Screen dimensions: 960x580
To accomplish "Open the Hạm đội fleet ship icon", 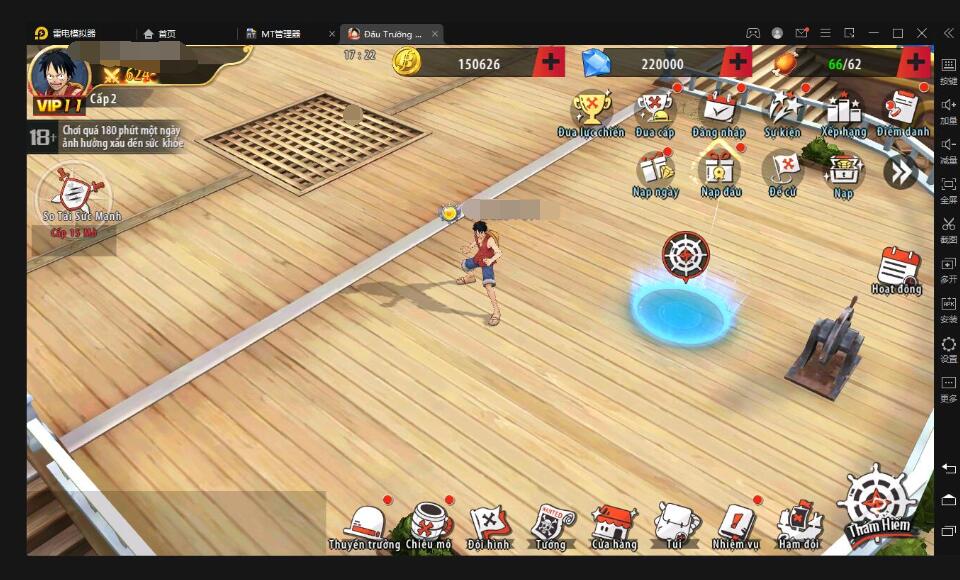I will tap(799, 522).
